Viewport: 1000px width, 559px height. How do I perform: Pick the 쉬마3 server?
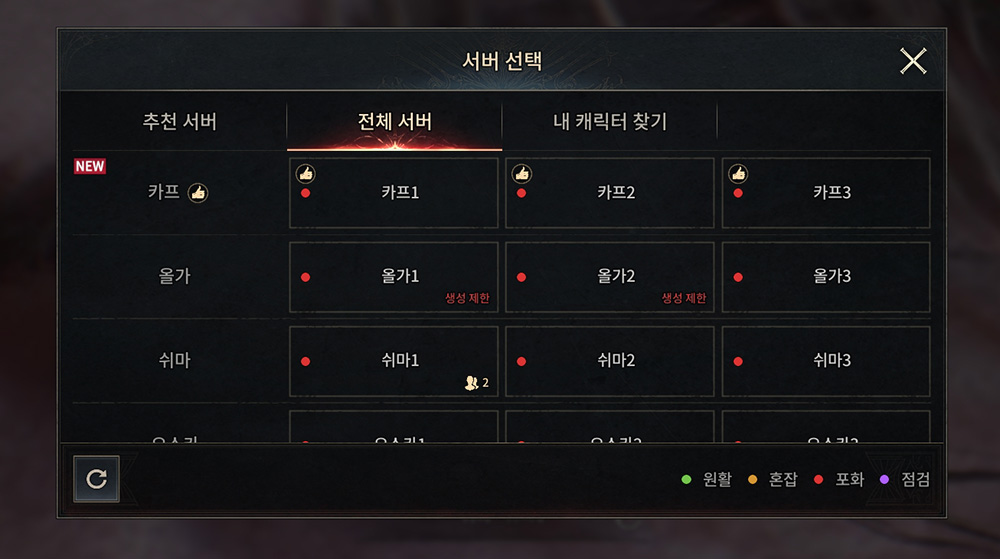[826, 361]
